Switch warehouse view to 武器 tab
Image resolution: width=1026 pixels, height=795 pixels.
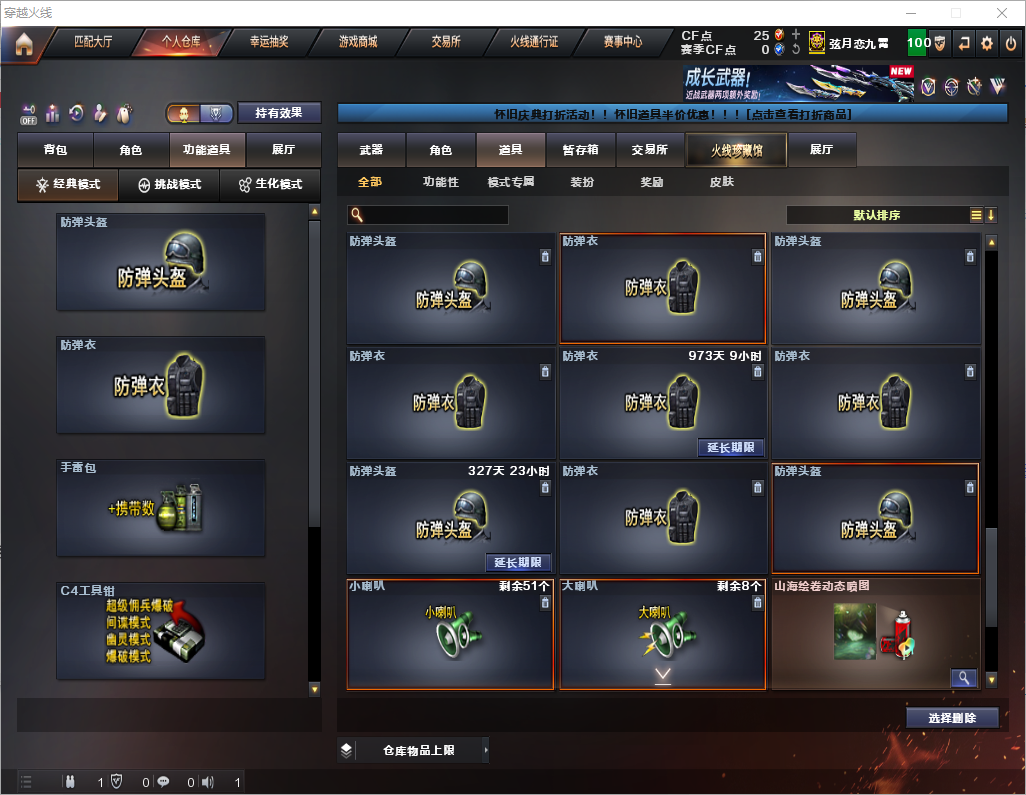coord(371,150)
